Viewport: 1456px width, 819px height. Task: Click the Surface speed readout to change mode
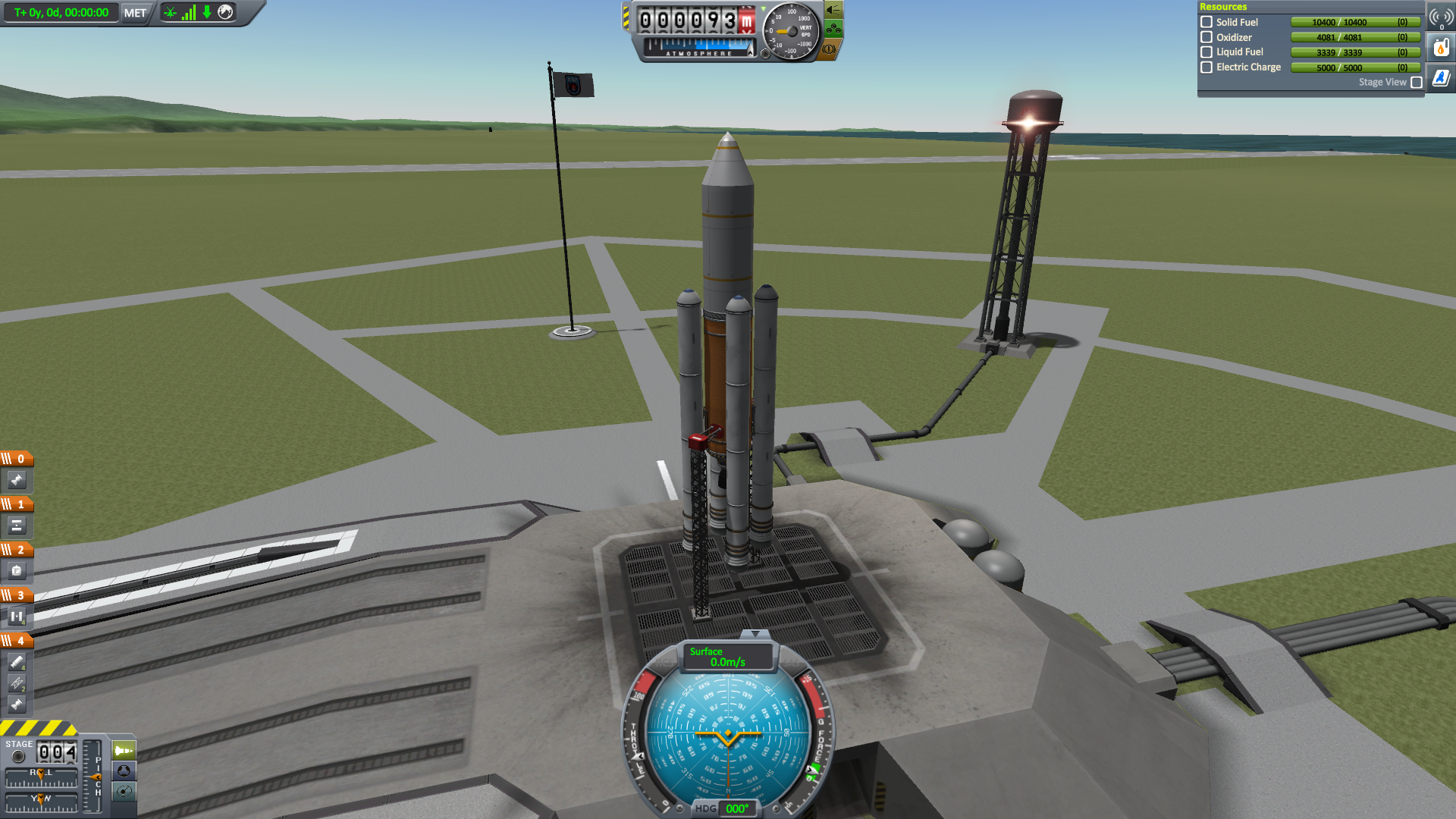pos(726,657)
